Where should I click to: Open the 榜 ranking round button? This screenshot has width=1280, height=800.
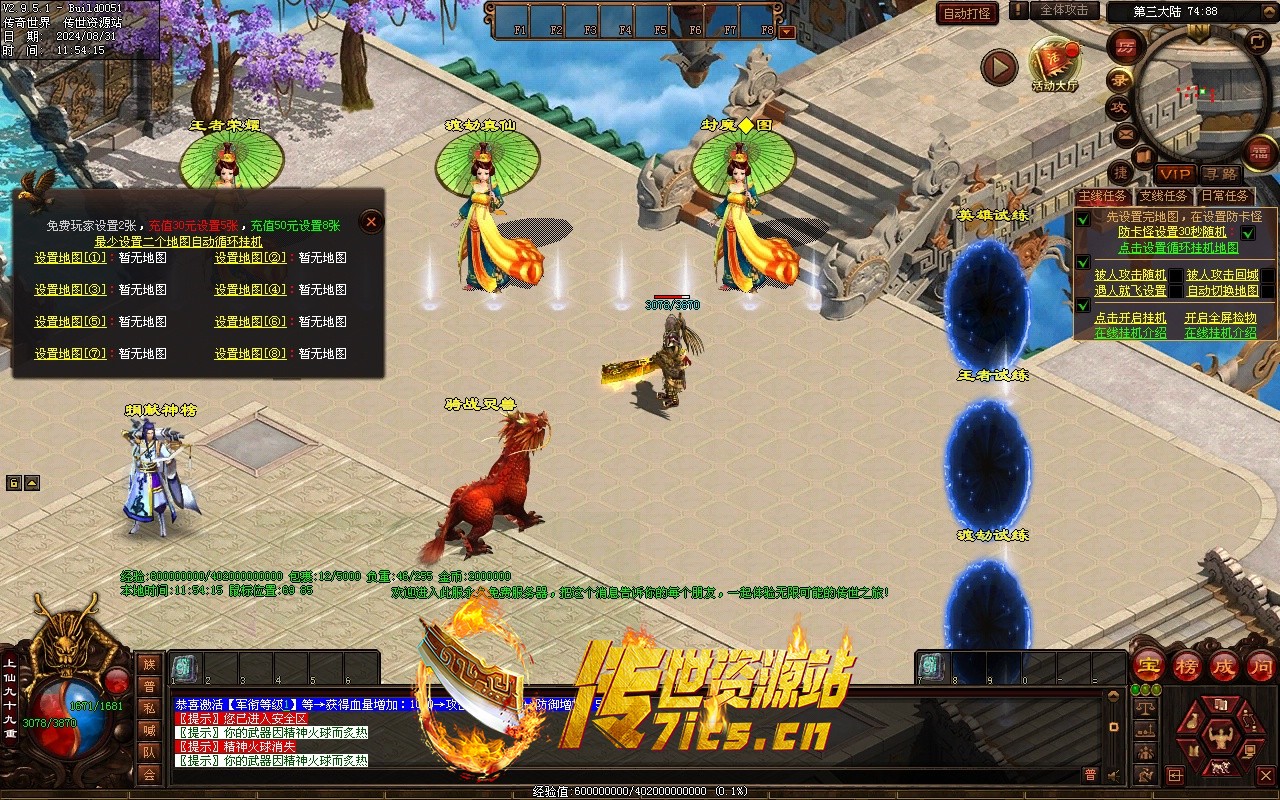click(1186, 666)
